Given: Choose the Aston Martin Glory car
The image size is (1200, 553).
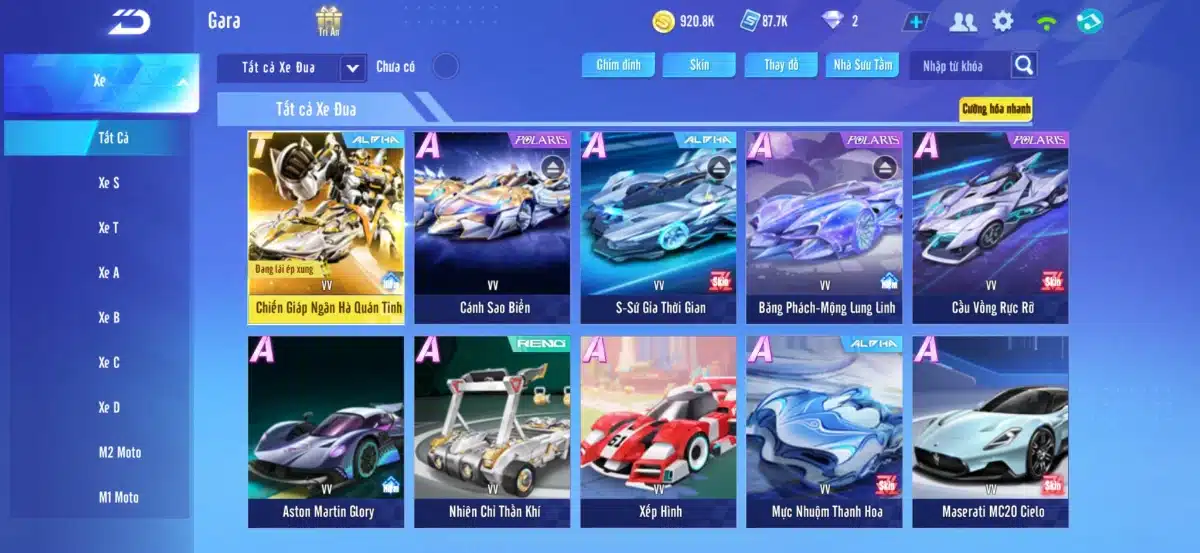Looking at the screenshot, I should click(x=326, y=431).
